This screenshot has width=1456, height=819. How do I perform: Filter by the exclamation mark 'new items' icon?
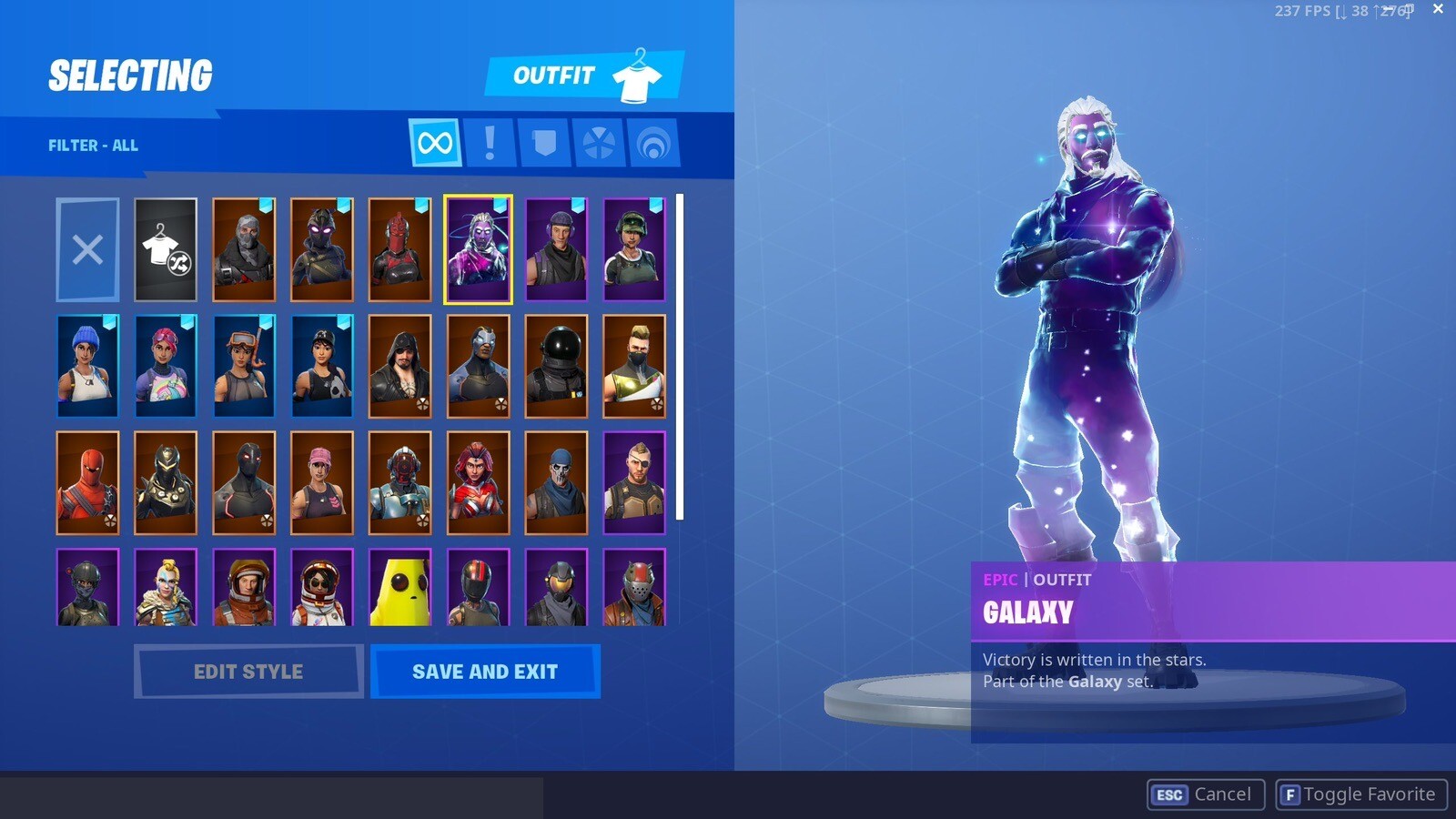click(x=489, y=144)
